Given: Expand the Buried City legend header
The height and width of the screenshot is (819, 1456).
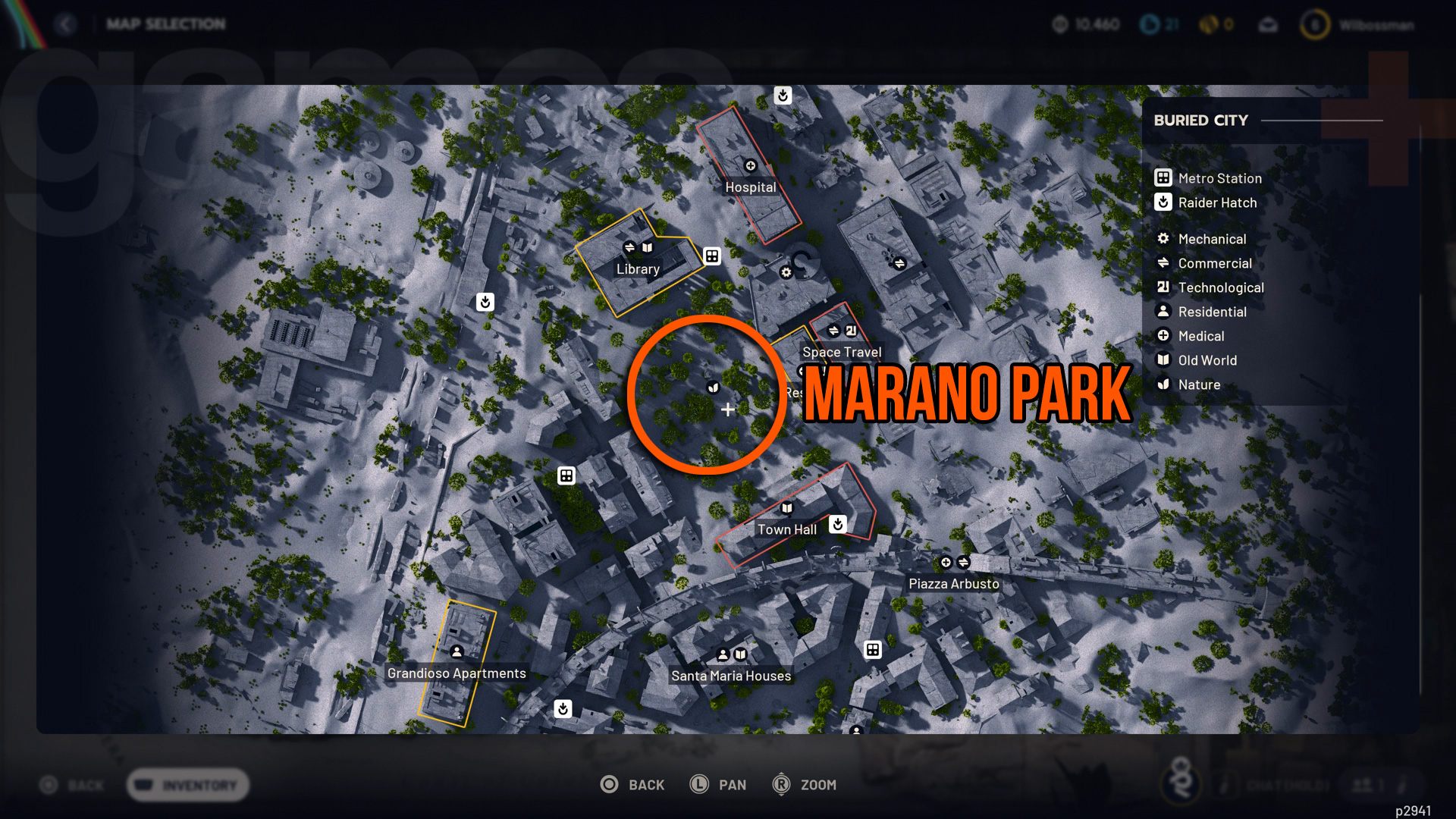Looking at the screenshot, I should click(x=1200, y=120).
